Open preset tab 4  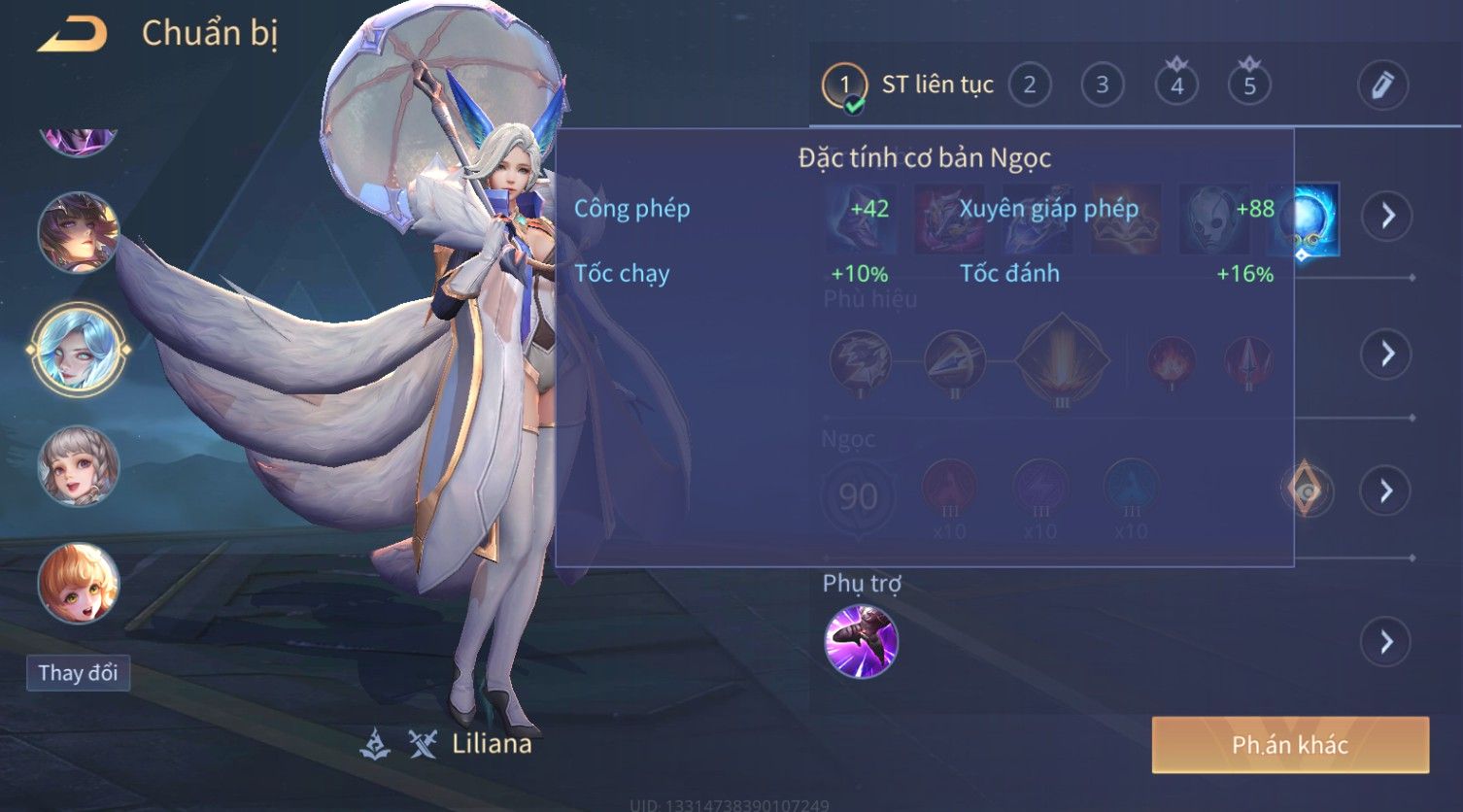tap(1176, 85)
